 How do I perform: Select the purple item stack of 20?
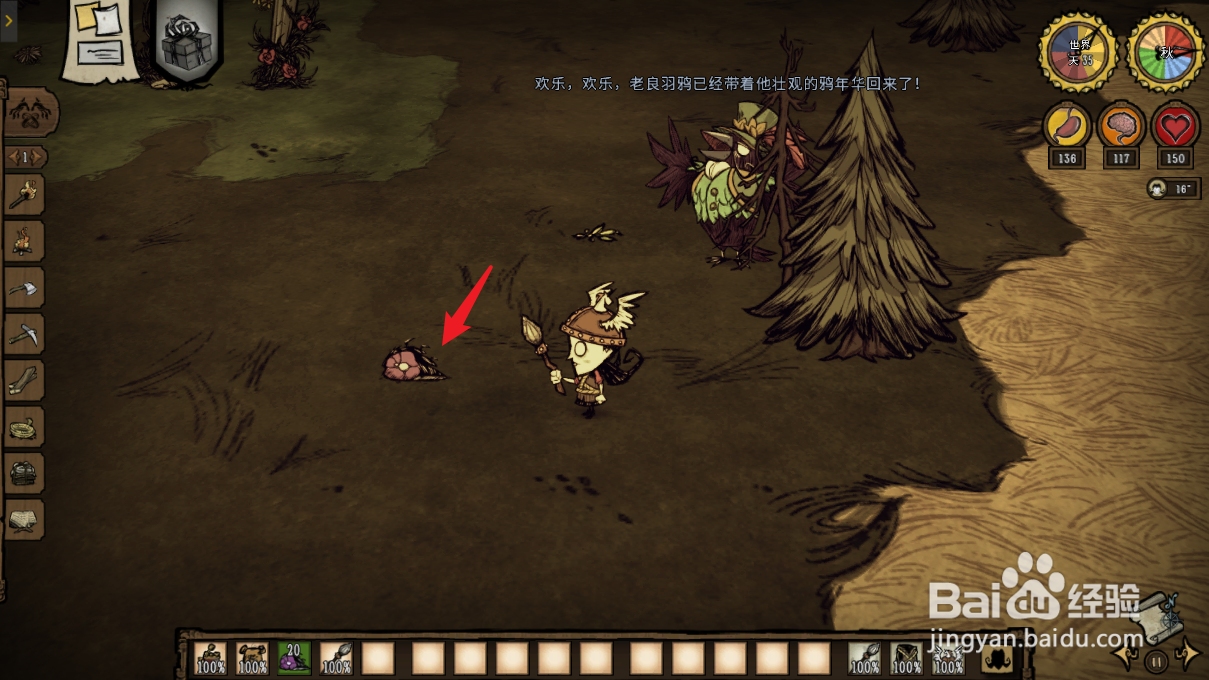click(x=294, y=658)
